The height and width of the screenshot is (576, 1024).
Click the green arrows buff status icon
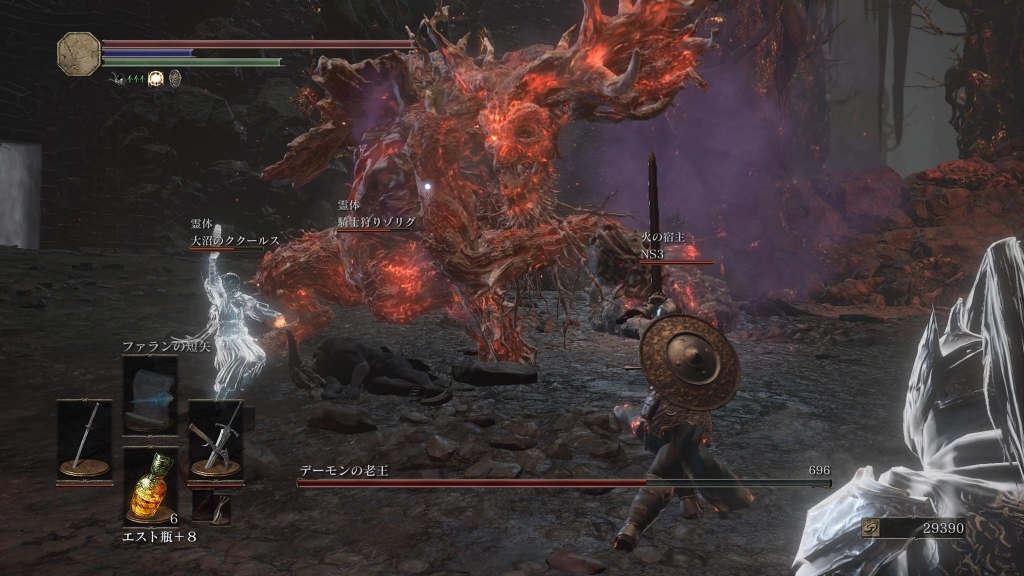point(132,78)
